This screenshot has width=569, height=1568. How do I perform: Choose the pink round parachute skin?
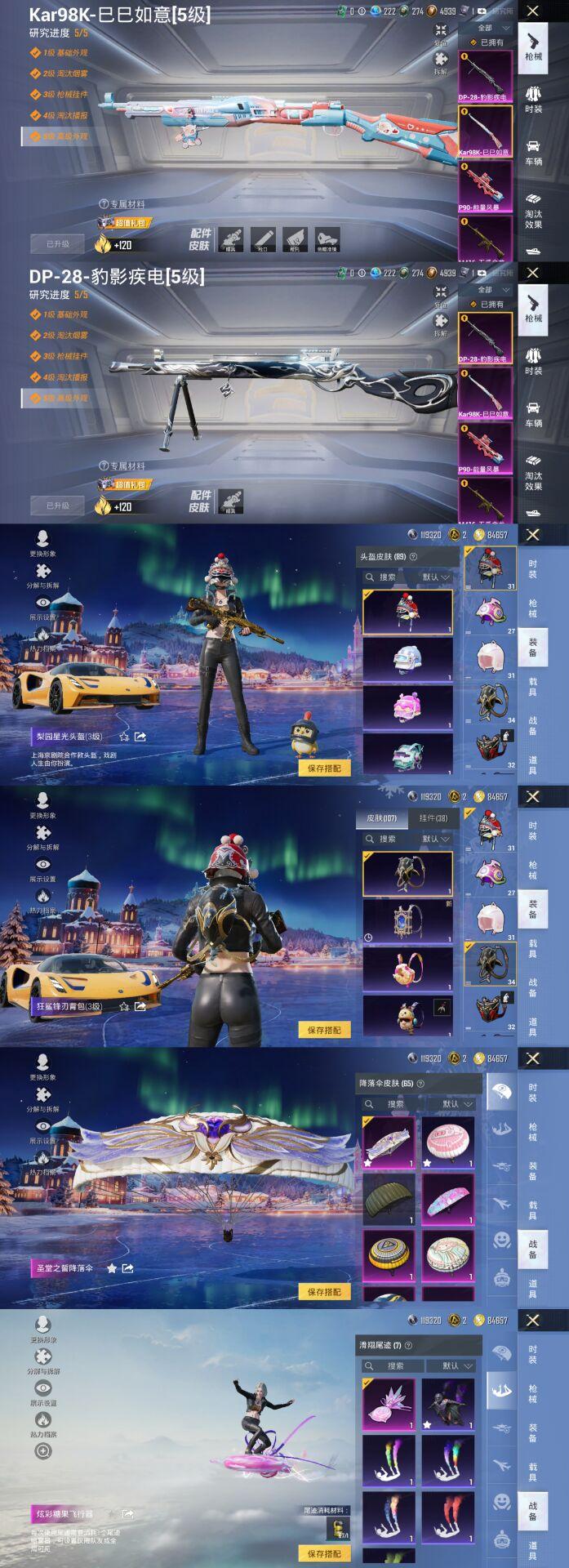tap(448, 1142)
